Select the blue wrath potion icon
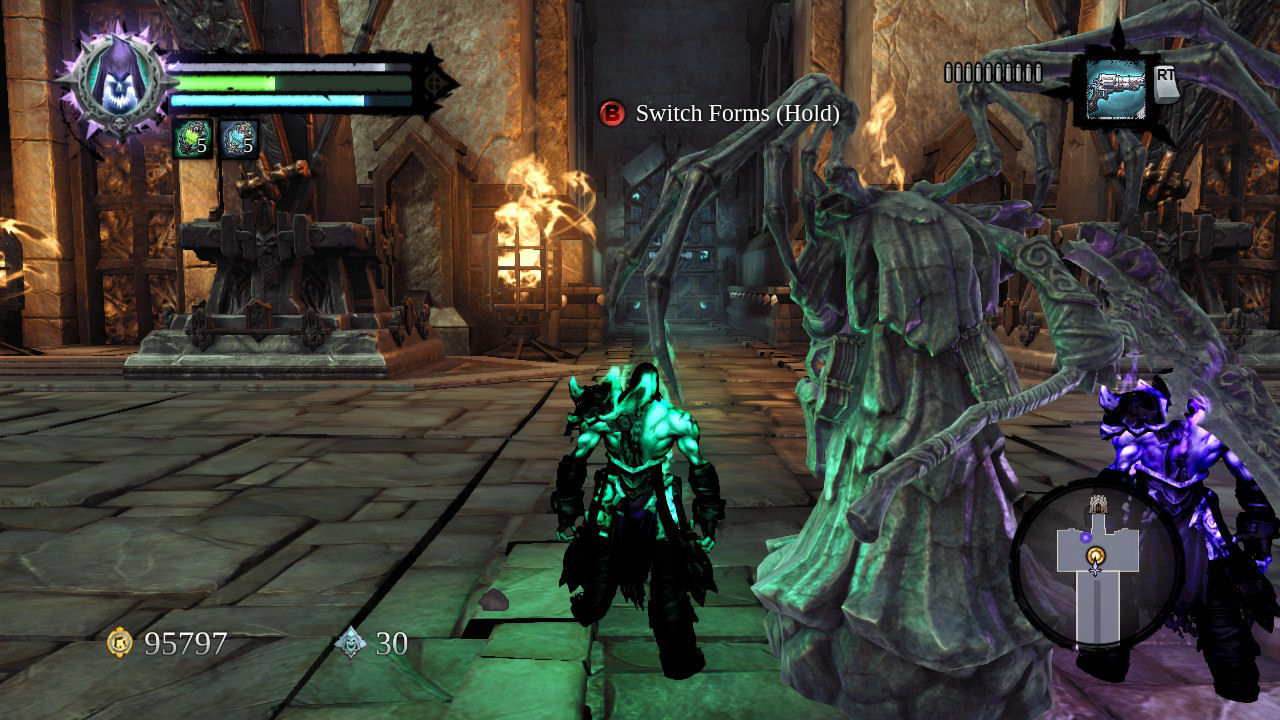The width and height of the screenshot is (1280, 720). pyautogui.click(x=238, y=139)
